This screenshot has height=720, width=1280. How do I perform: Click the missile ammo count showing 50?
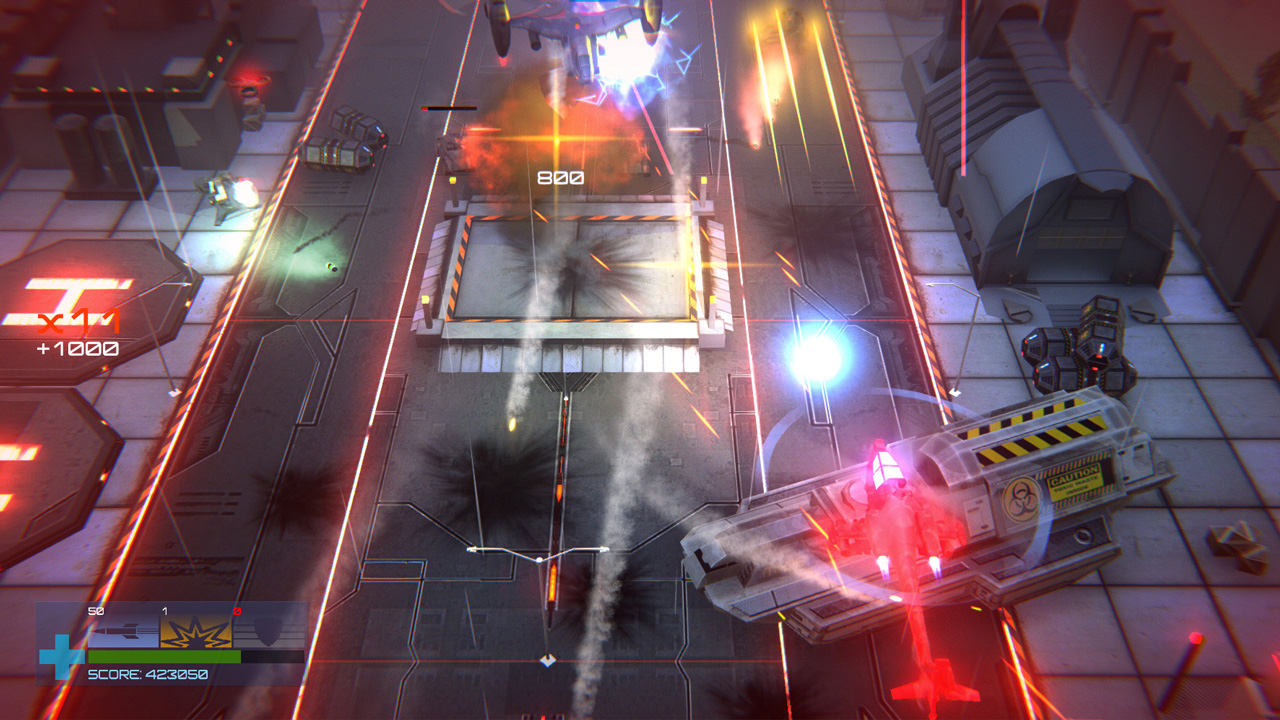click(93, 609)
